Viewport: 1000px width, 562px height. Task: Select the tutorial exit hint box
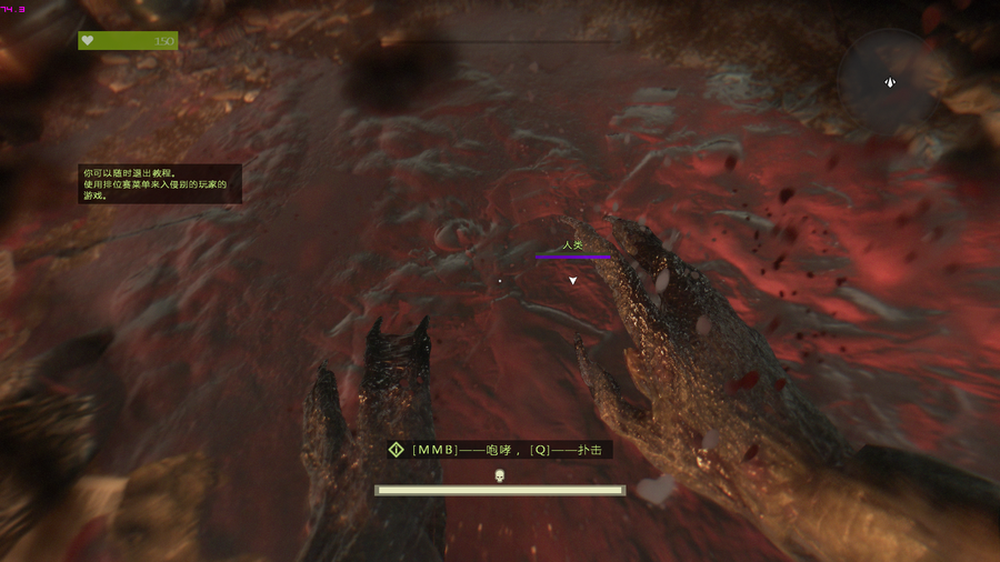[160, 184]
